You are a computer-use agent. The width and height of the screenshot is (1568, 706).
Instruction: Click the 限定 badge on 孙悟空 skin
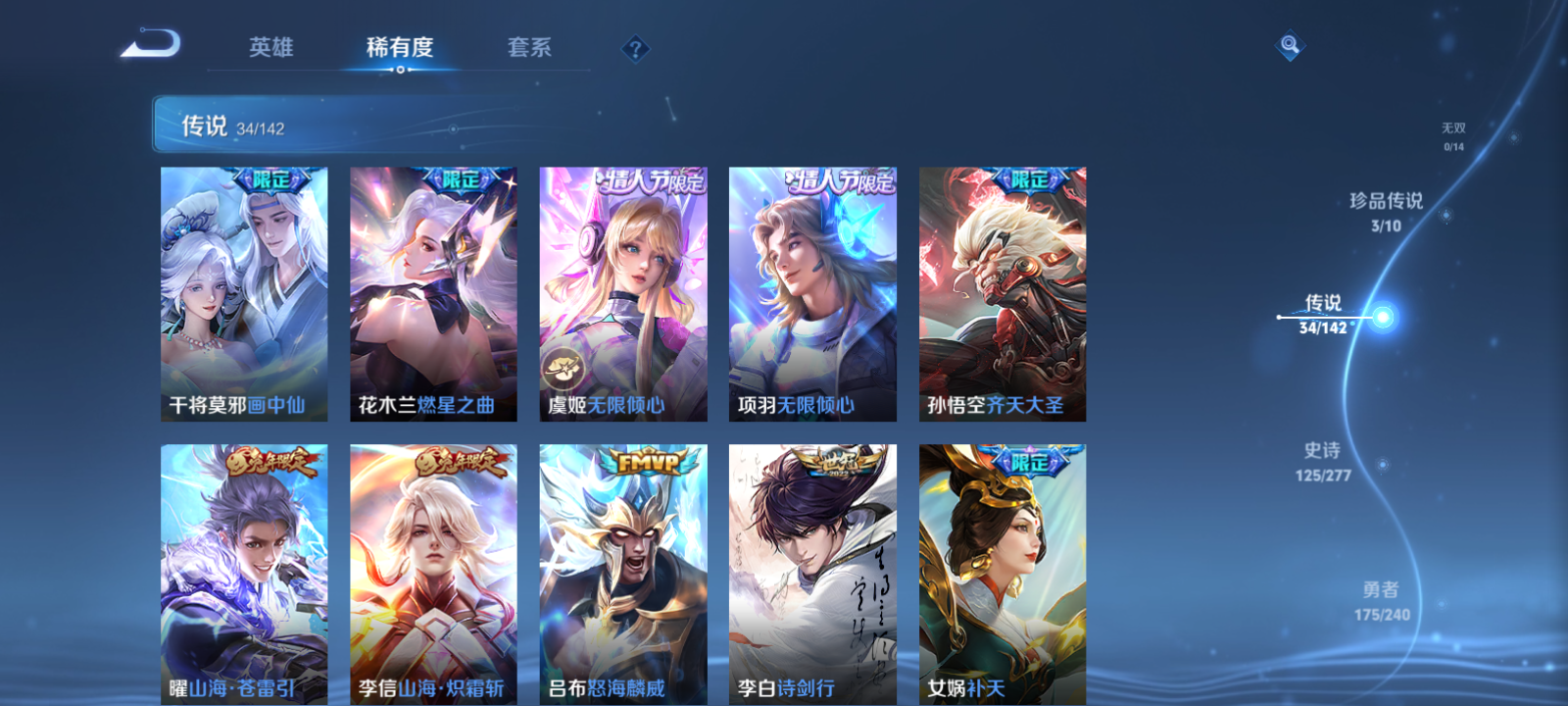1033,179
